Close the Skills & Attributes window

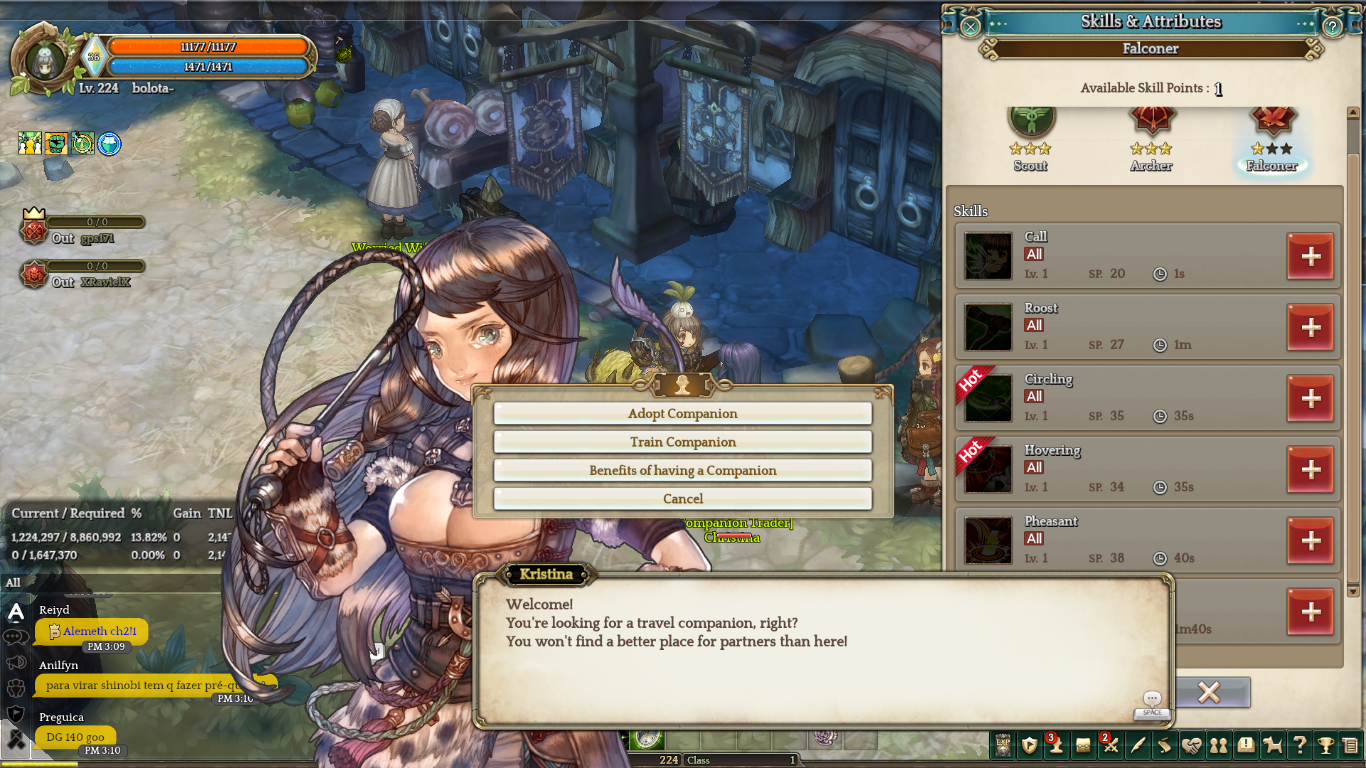[x=970, y=26]
